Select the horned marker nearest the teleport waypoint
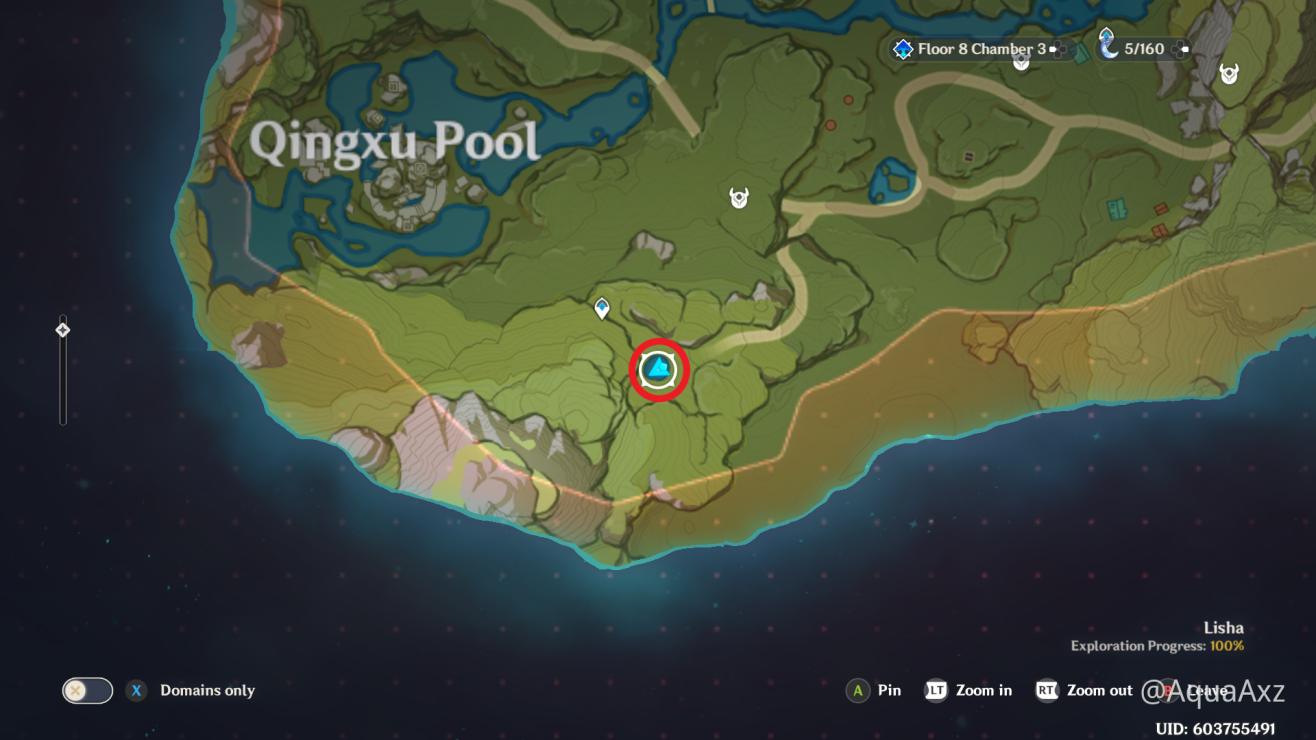Image resolution: width=1316 pixels, height=740 pixels. [x=739, y=198]
